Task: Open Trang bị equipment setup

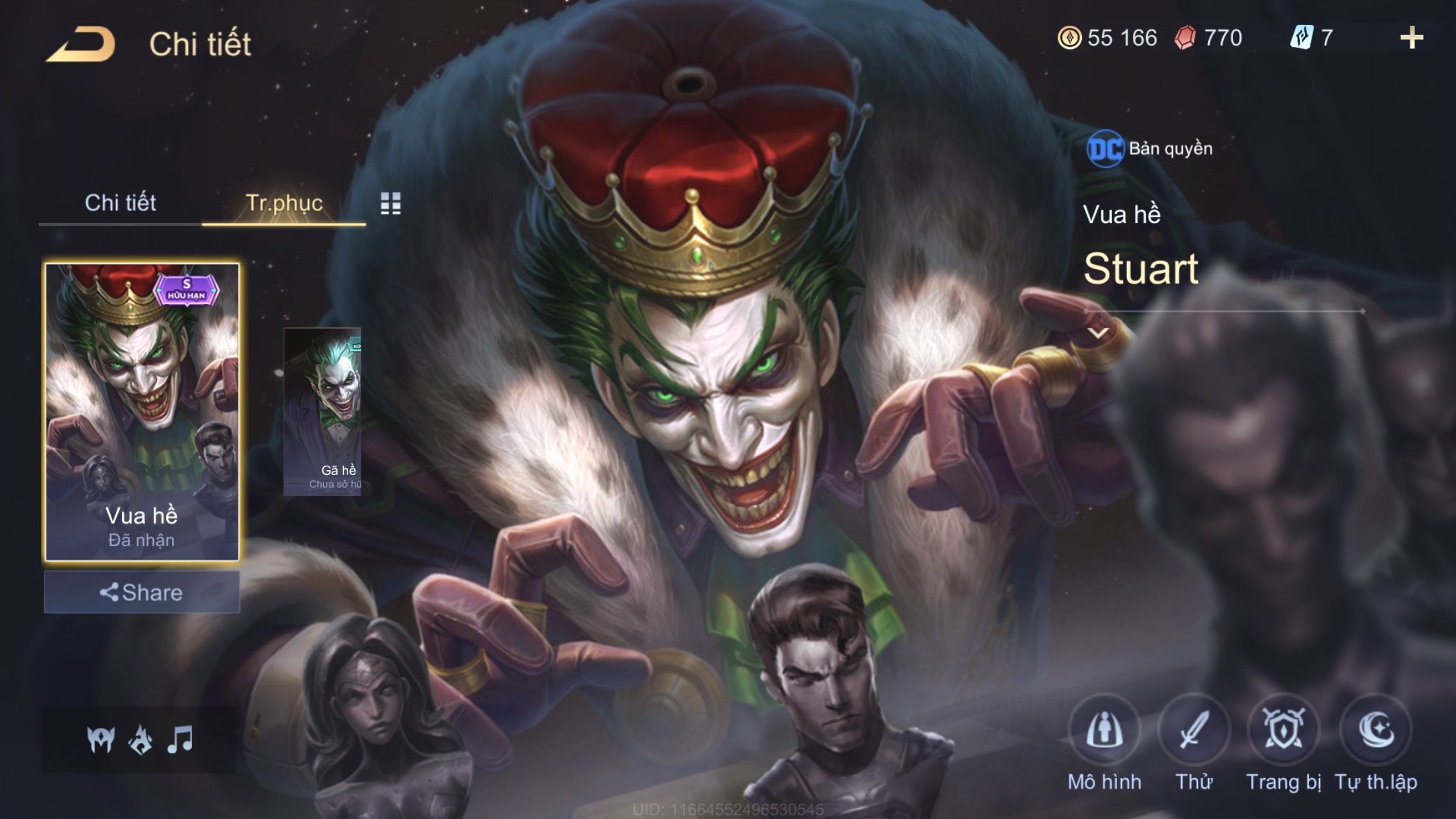Action: (x=1283, y=731)
